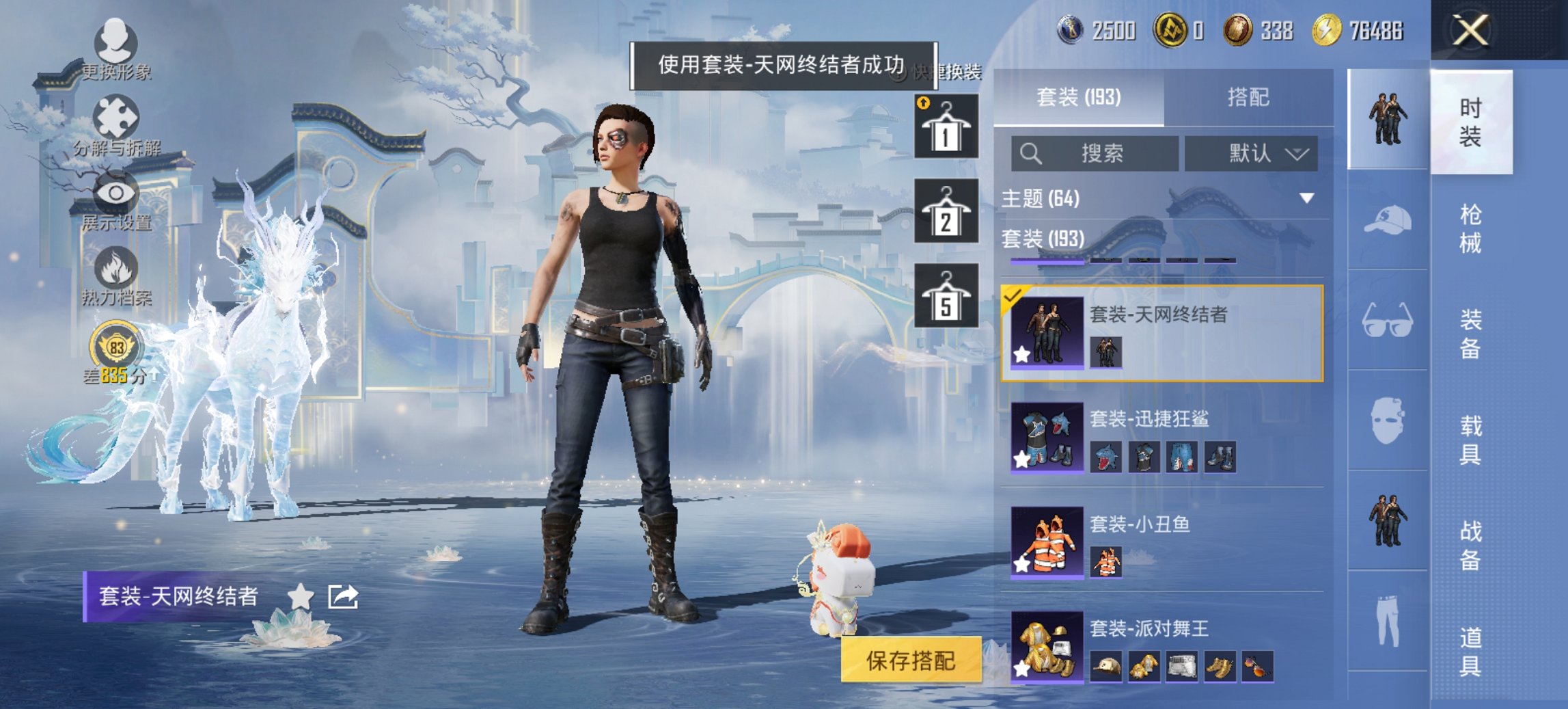The image size is (1568, 709).
Task: Expand the 主题 (64) section
Action: 1306,198
